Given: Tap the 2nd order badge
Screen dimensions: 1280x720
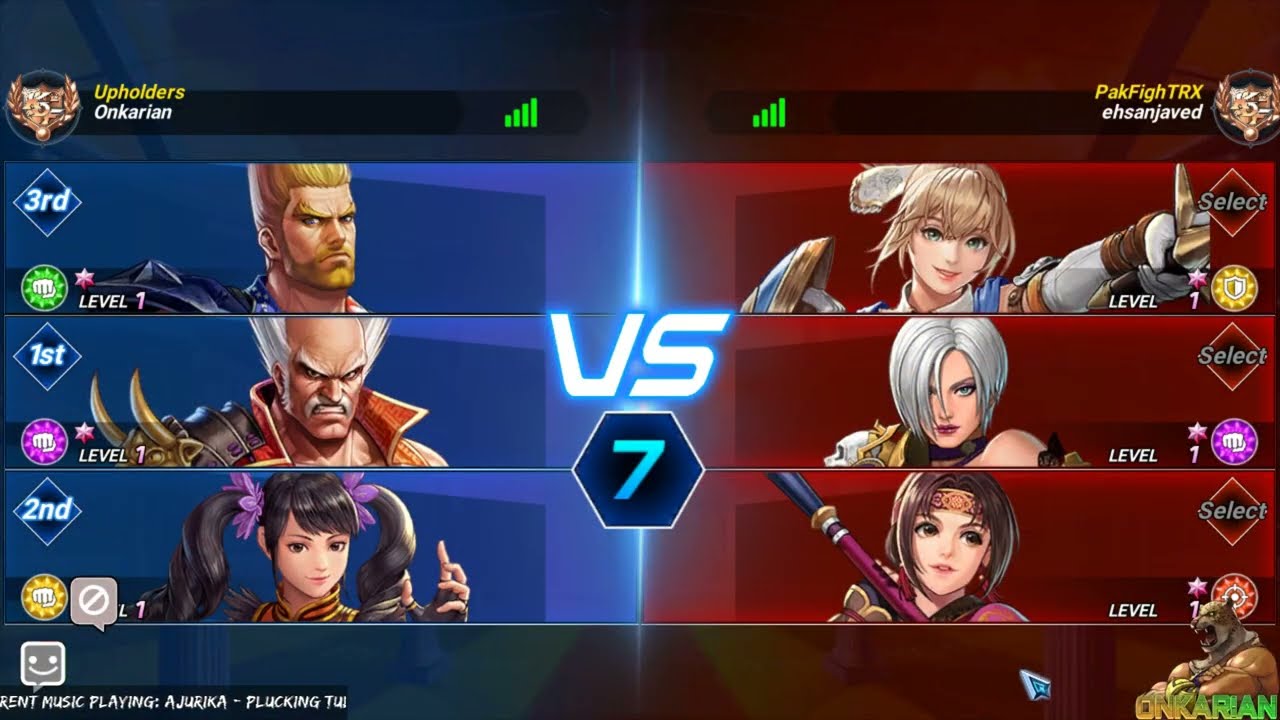Looking at the screenshot, I should [47, 510].
